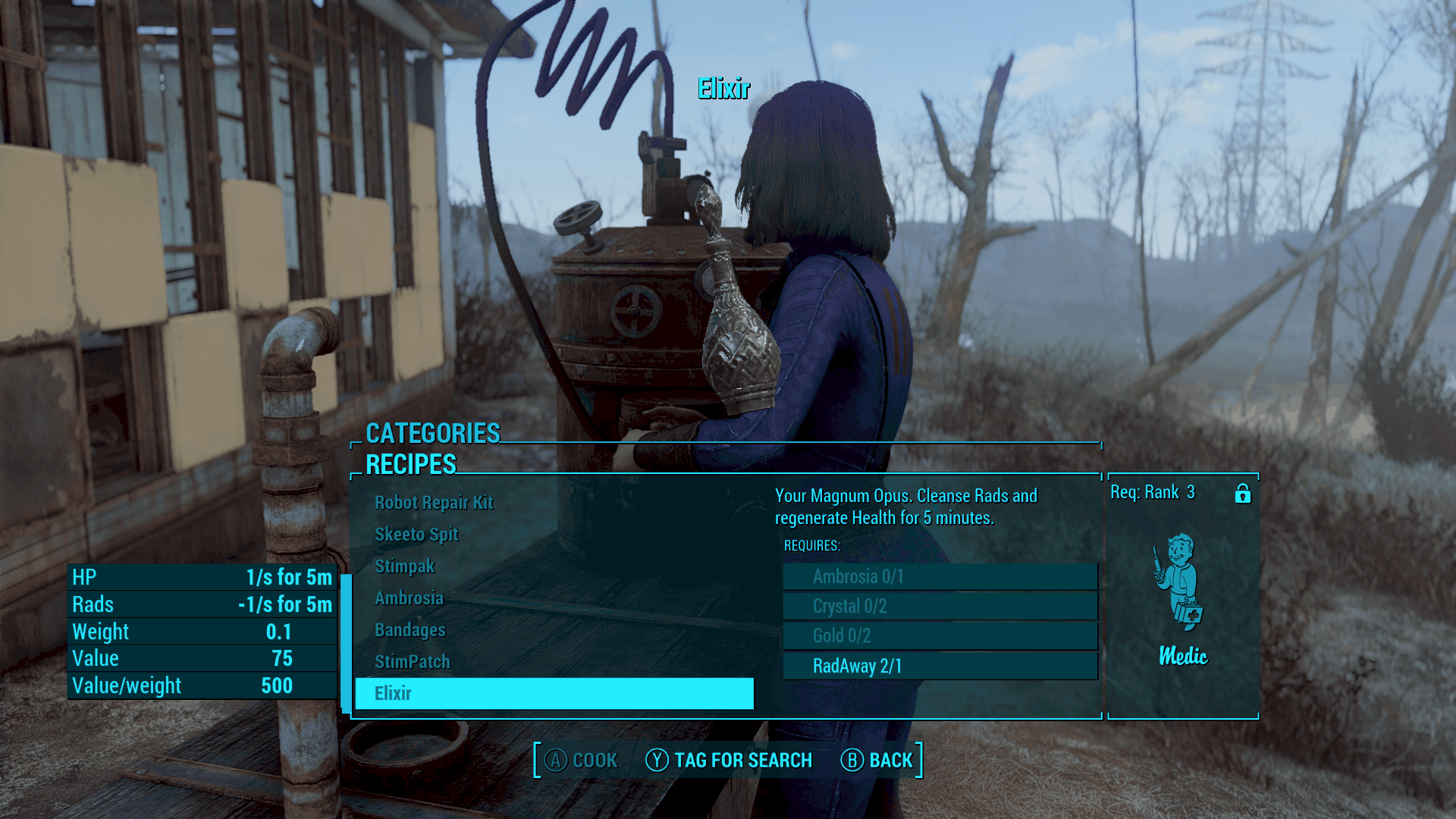This screenshot has width=1456, height=819.
Task: Pick the Ambrosia recipe entry
Action: (x=409, y=598)
